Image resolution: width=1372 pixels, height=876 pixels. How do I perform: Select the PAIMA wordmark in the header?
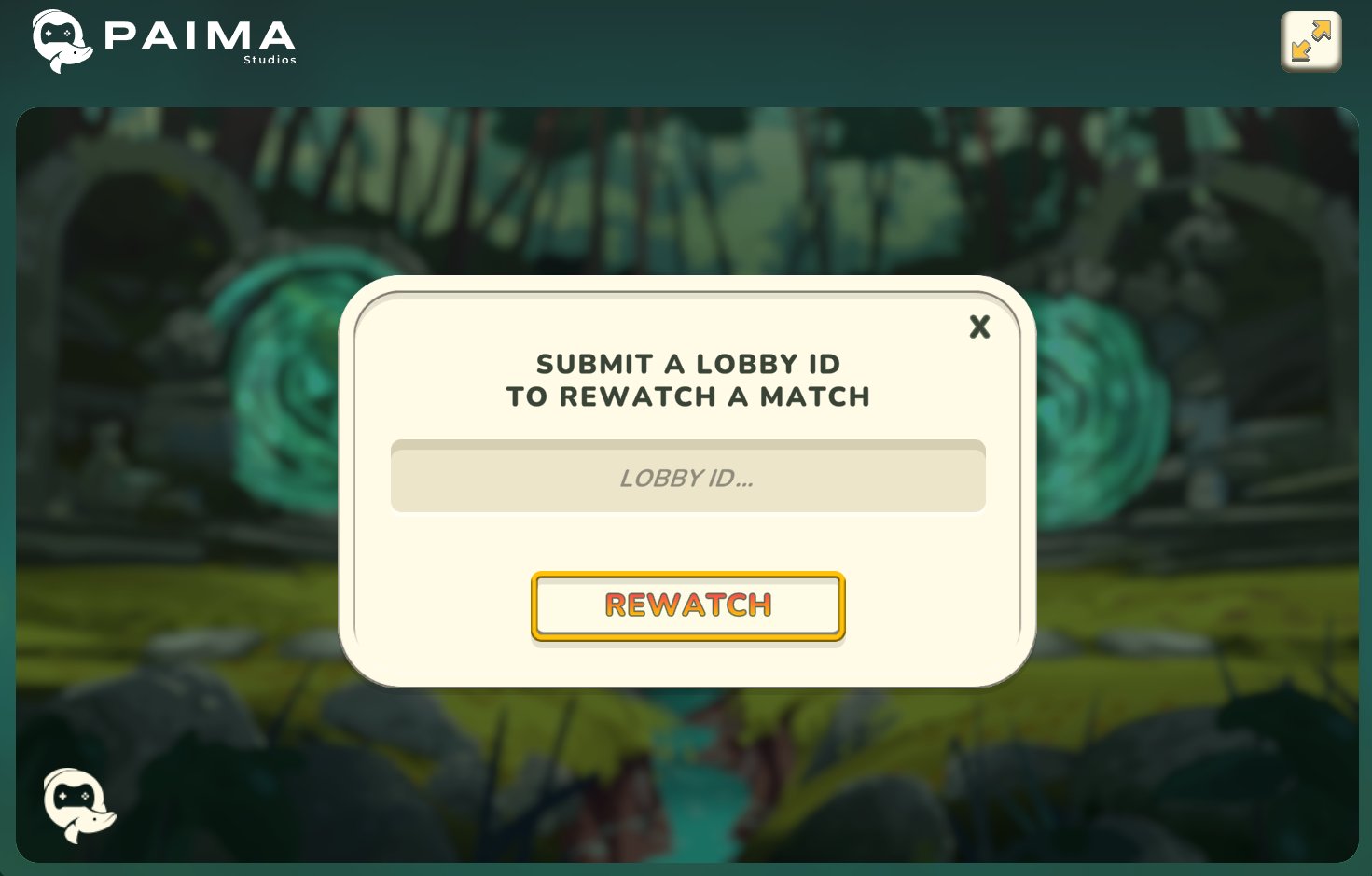pyautogui.click(x=201, y=35)
